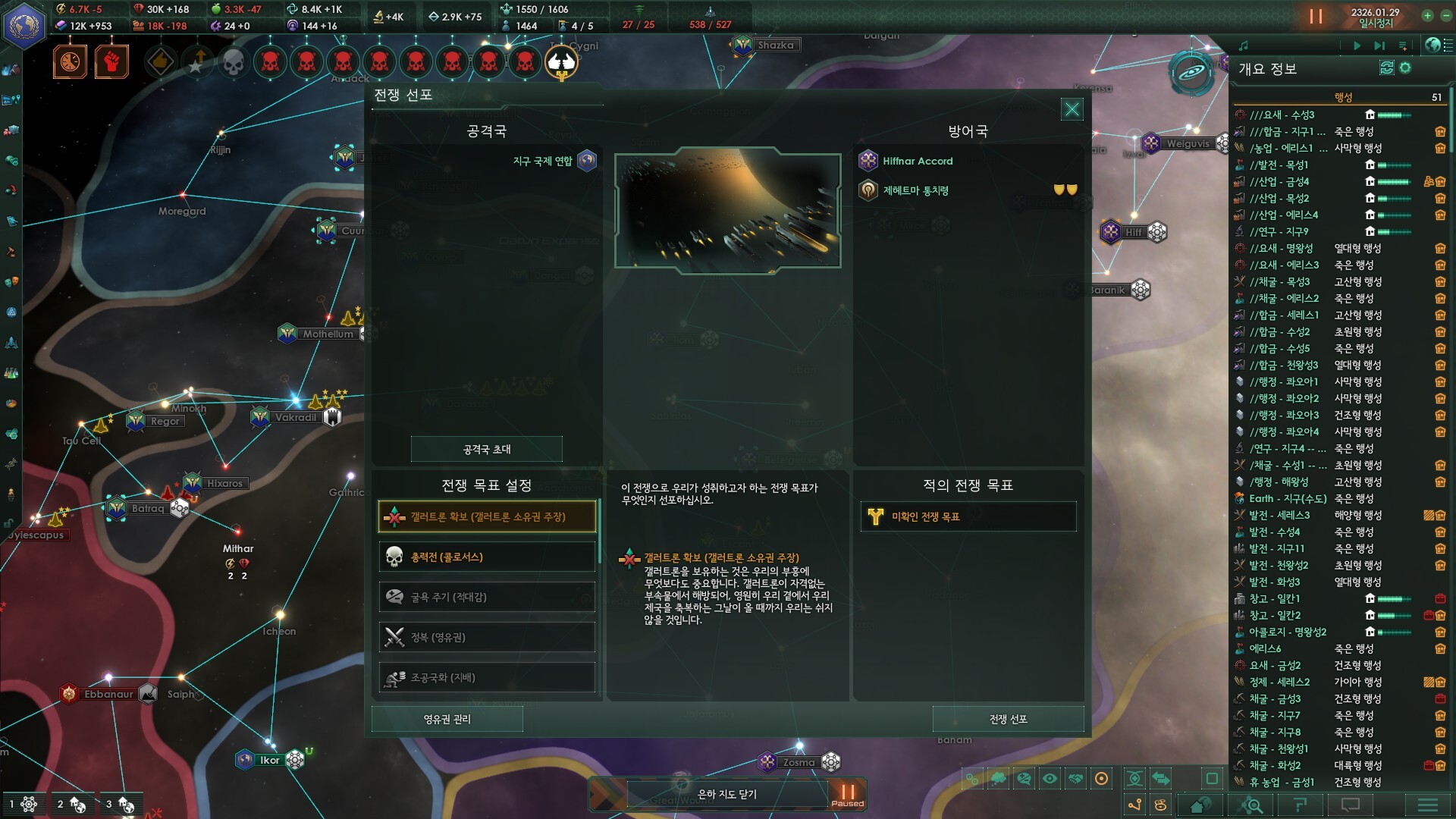1456x819 pixels.
Task: Toggle the trade routes arrow overlay
Action: point(1162,777)
